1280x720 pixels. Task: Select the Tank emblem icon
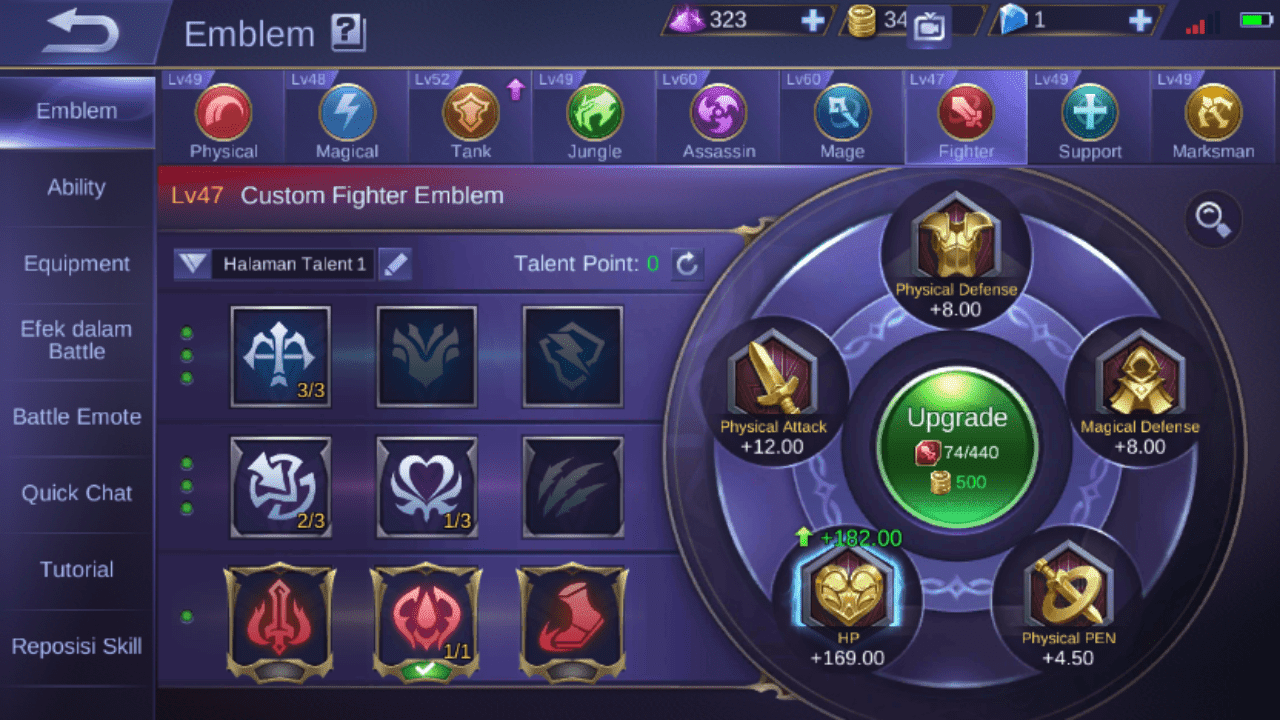470,113
